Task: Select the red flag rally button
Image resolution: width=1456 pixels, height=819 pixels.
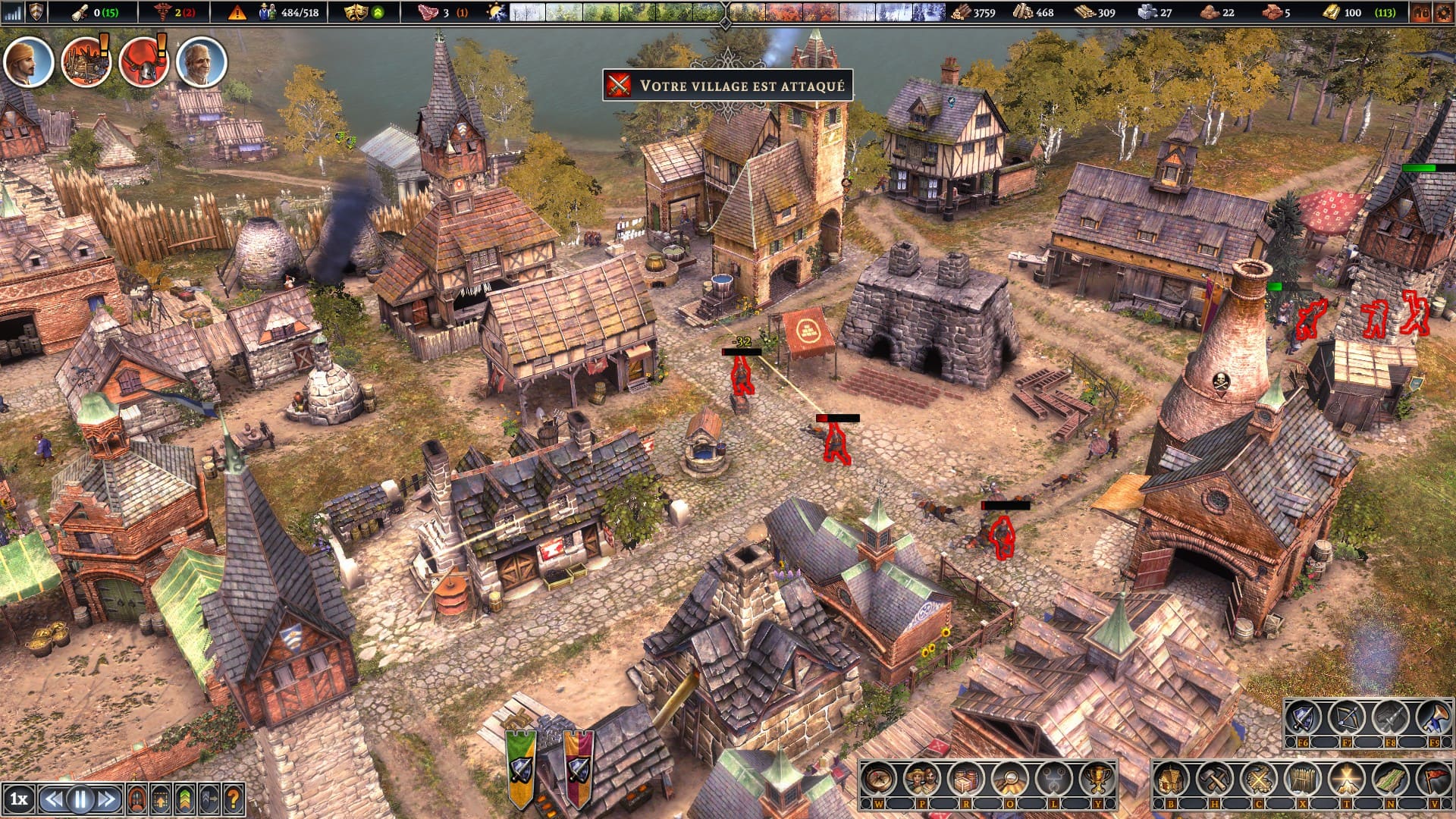Action: pyautogui.click(x=1432, y=779)
